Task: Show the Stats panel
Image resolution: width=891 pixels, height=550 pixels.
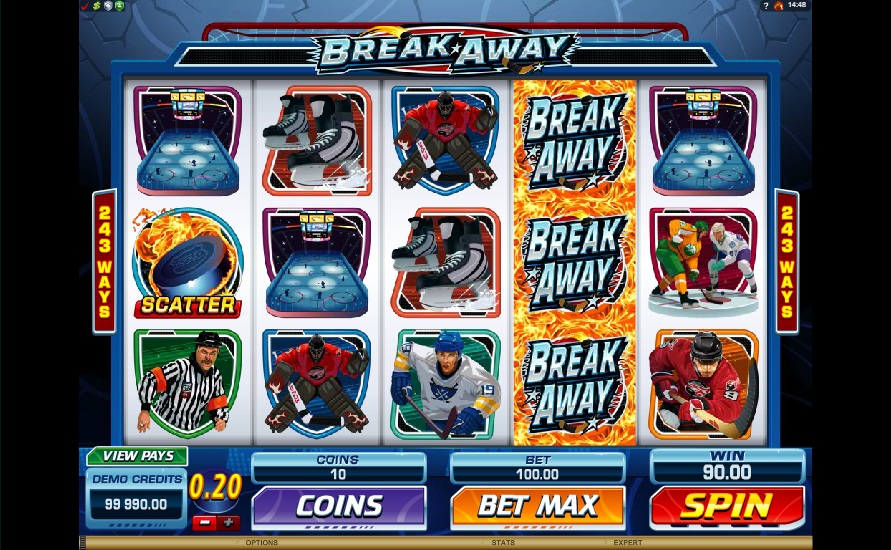Action: tap(503, 543)
